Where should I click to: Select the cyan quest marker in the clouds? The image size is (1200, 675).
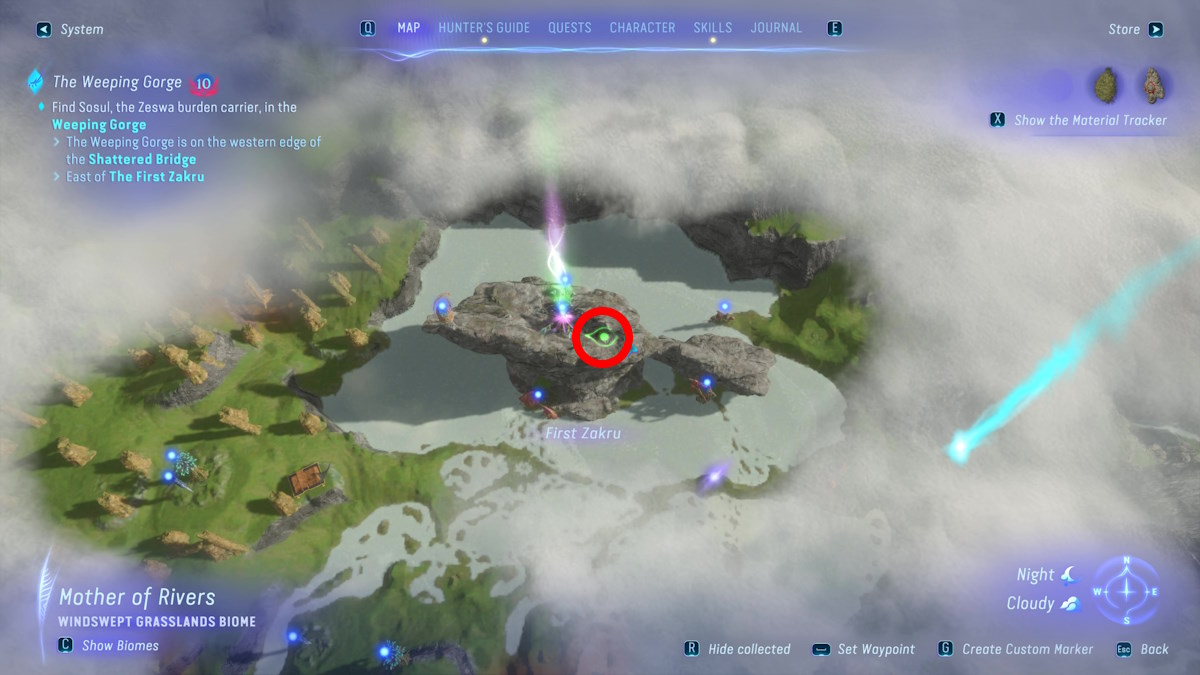click(x=959, y=449)
